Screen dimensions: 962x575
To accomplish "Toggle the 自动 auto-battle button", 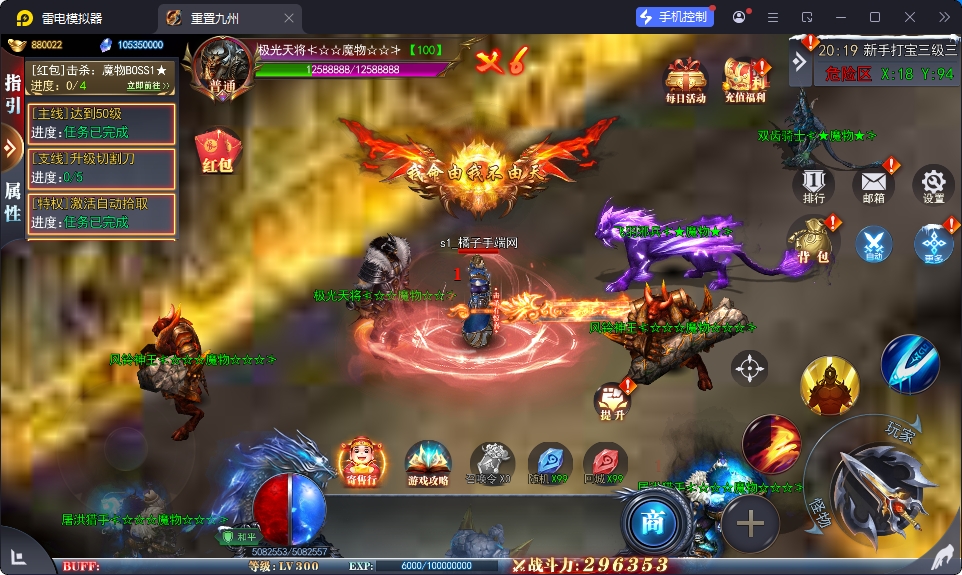I will 873,244.
